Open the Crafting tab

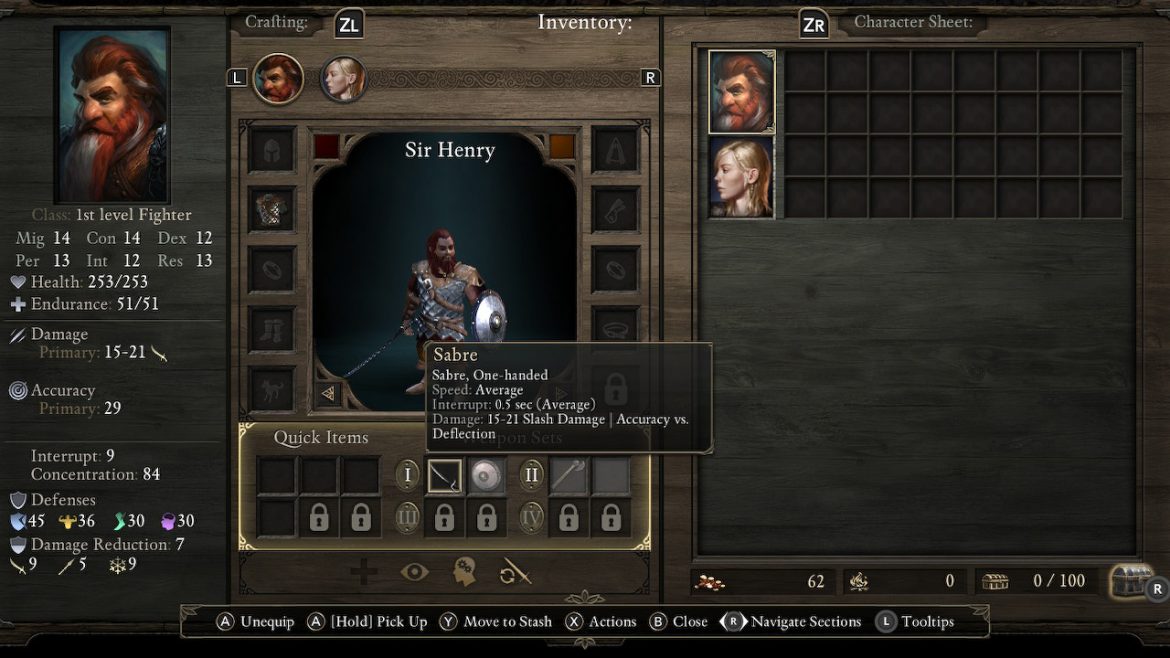(x=277, y=22)
